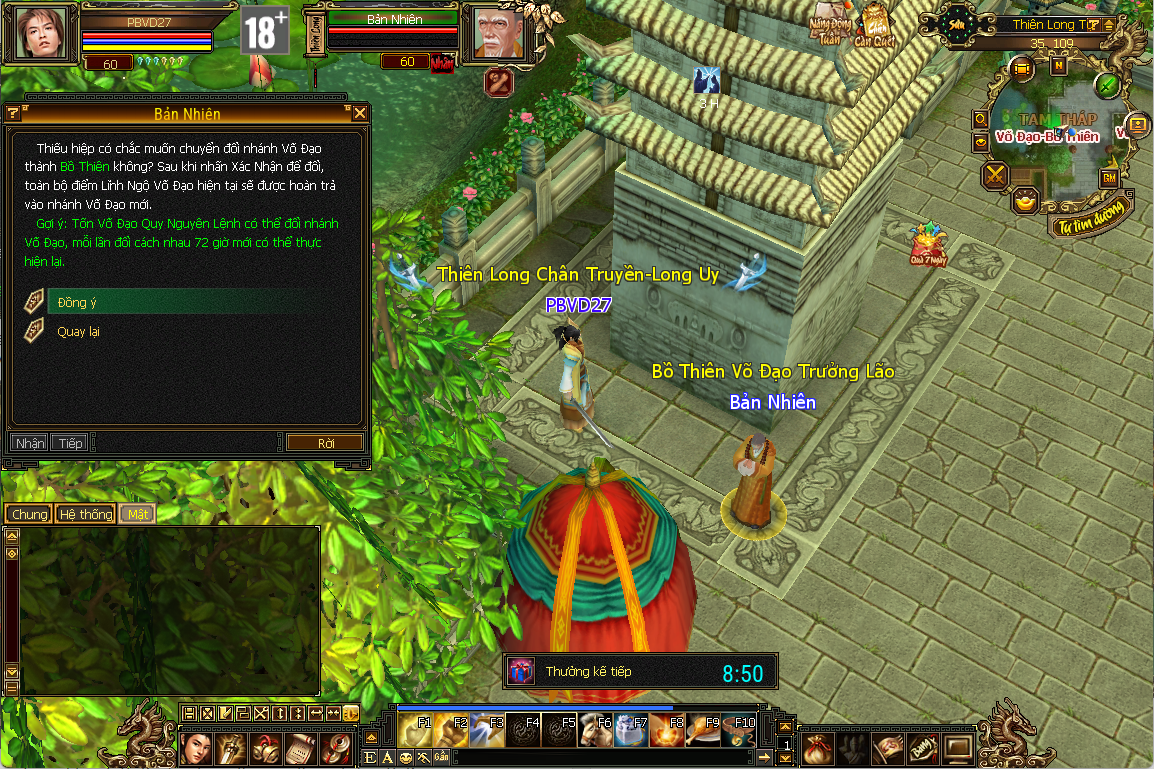This screenshot has width=1154, height=769.
Task: Open the gold ingot shop icon
Action: pyautogui.click(x=1025, y=201)
